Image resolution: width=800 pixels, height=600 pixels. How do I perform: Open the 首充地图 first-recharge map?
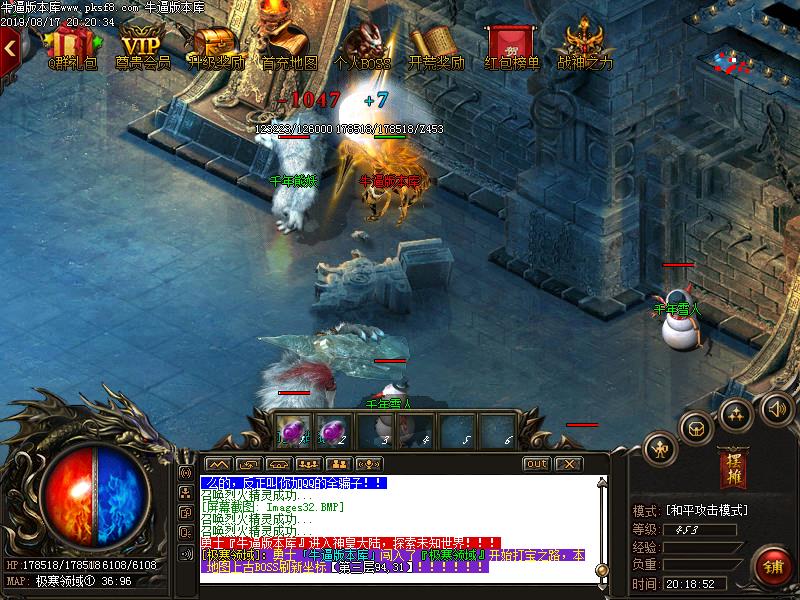point(289,46)
